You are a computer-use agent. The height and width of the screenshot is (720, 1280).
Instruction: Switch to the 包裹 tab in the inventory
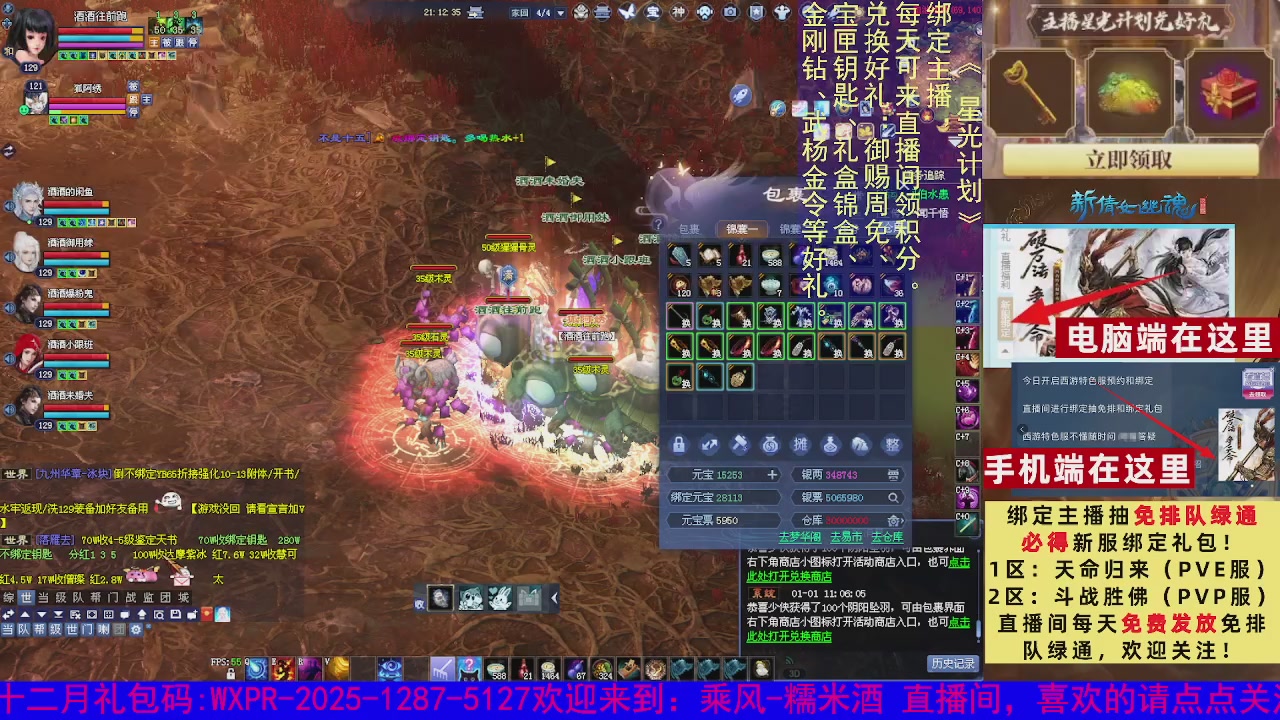coord(690,227)
